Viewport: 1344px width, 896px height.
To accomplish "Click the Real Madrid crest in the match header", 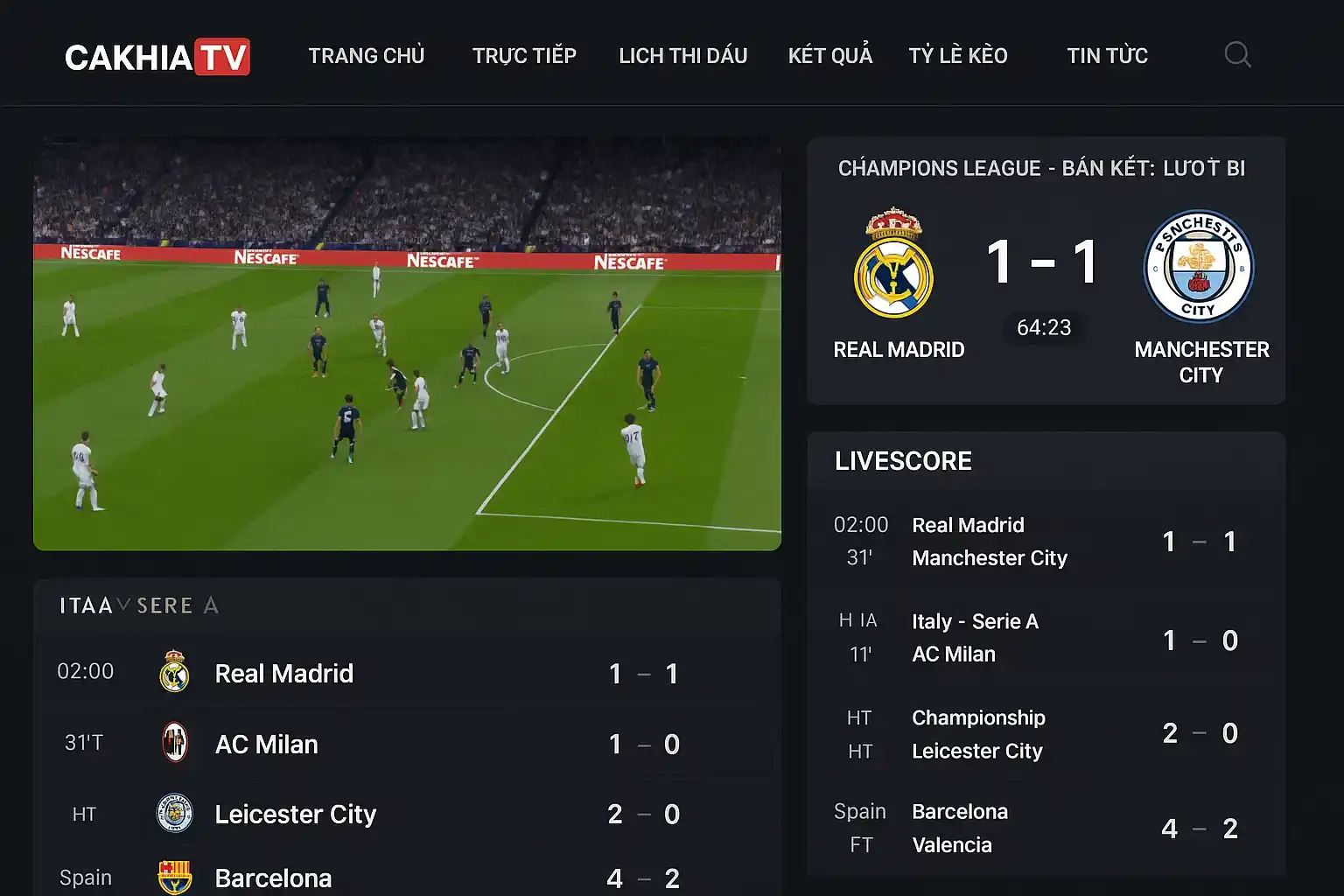I will click(x=893, y=267).
